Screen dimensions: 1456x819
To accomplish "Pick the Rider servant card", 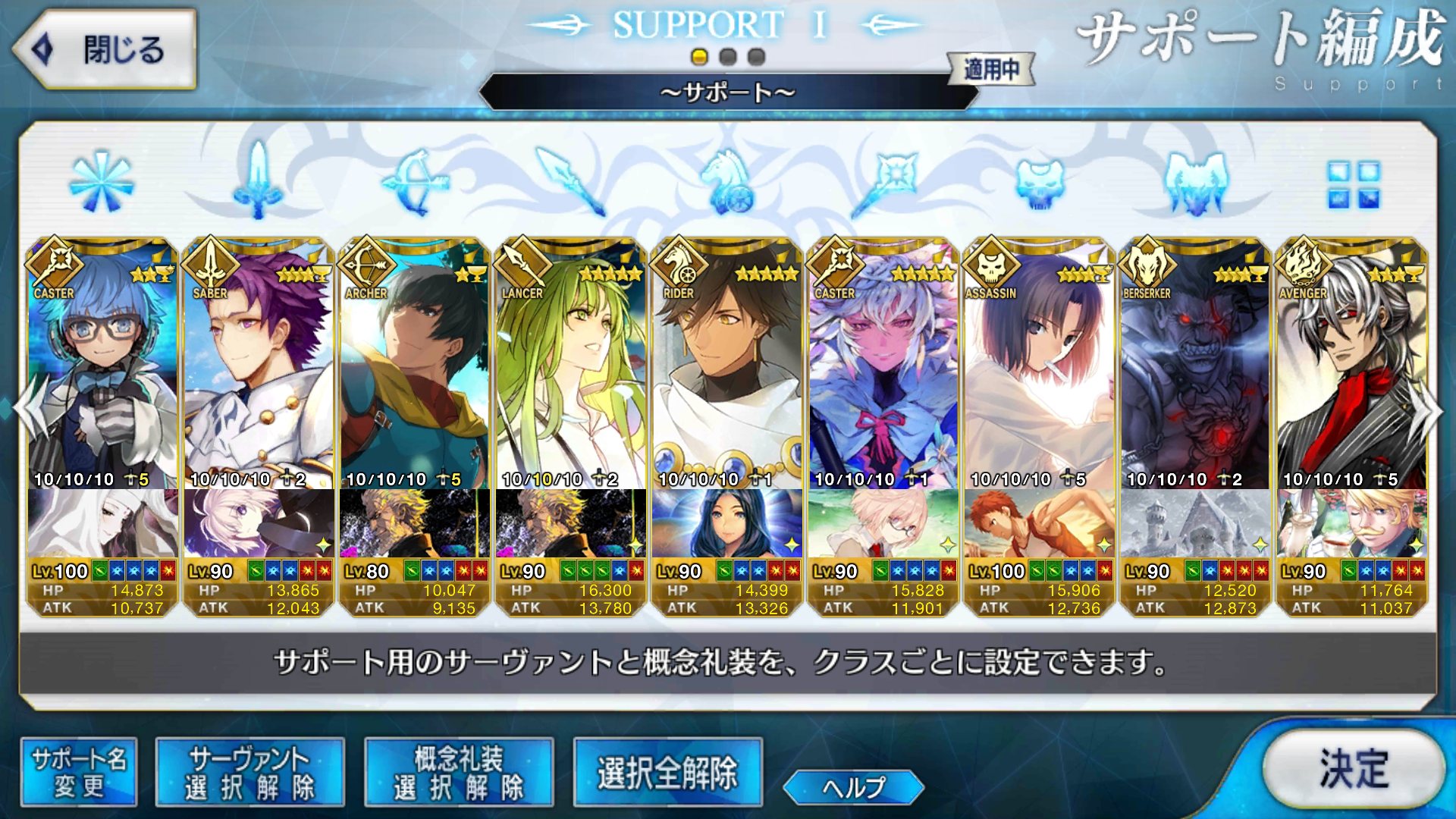I will point(727,364).
